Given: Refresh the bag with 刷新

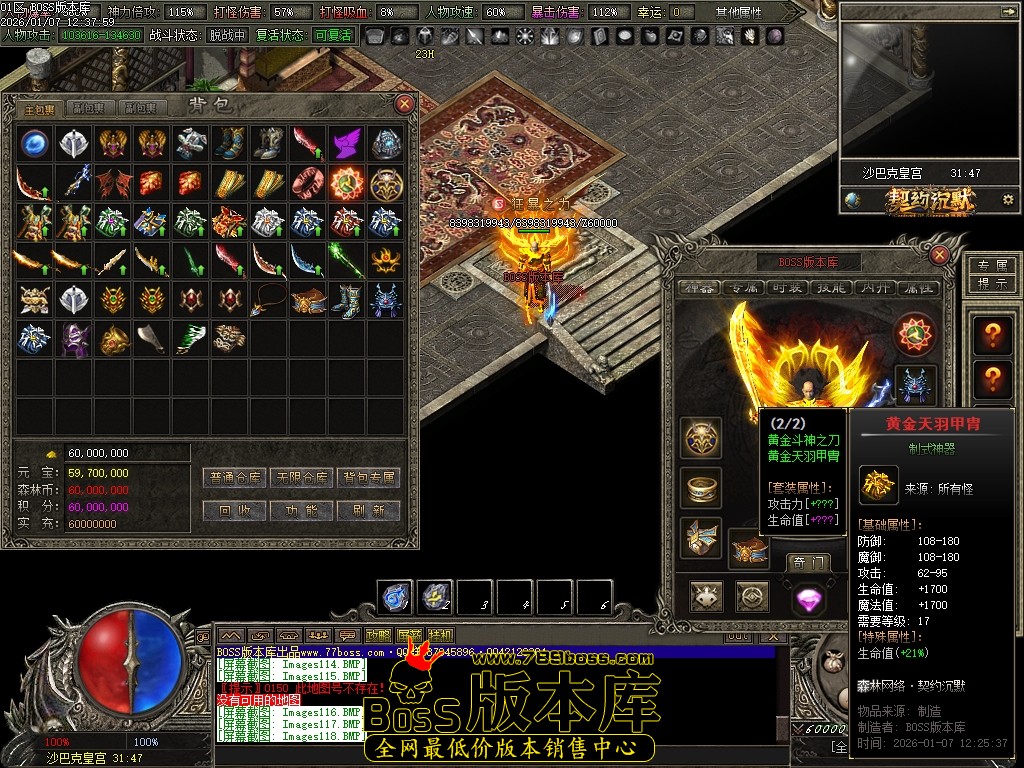Looking at the screenshot, I should 368,510.
